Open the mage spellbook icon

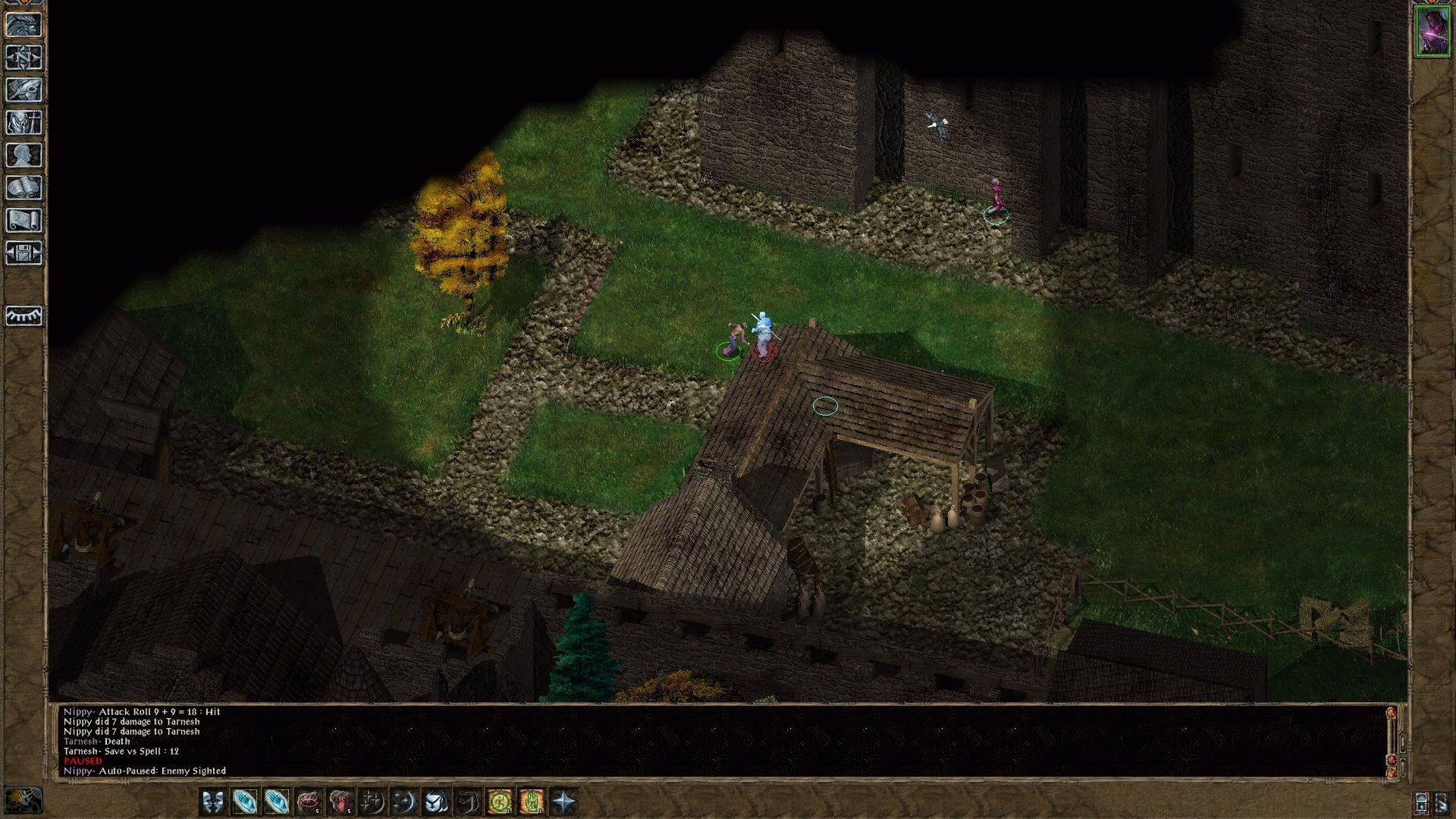24,184
